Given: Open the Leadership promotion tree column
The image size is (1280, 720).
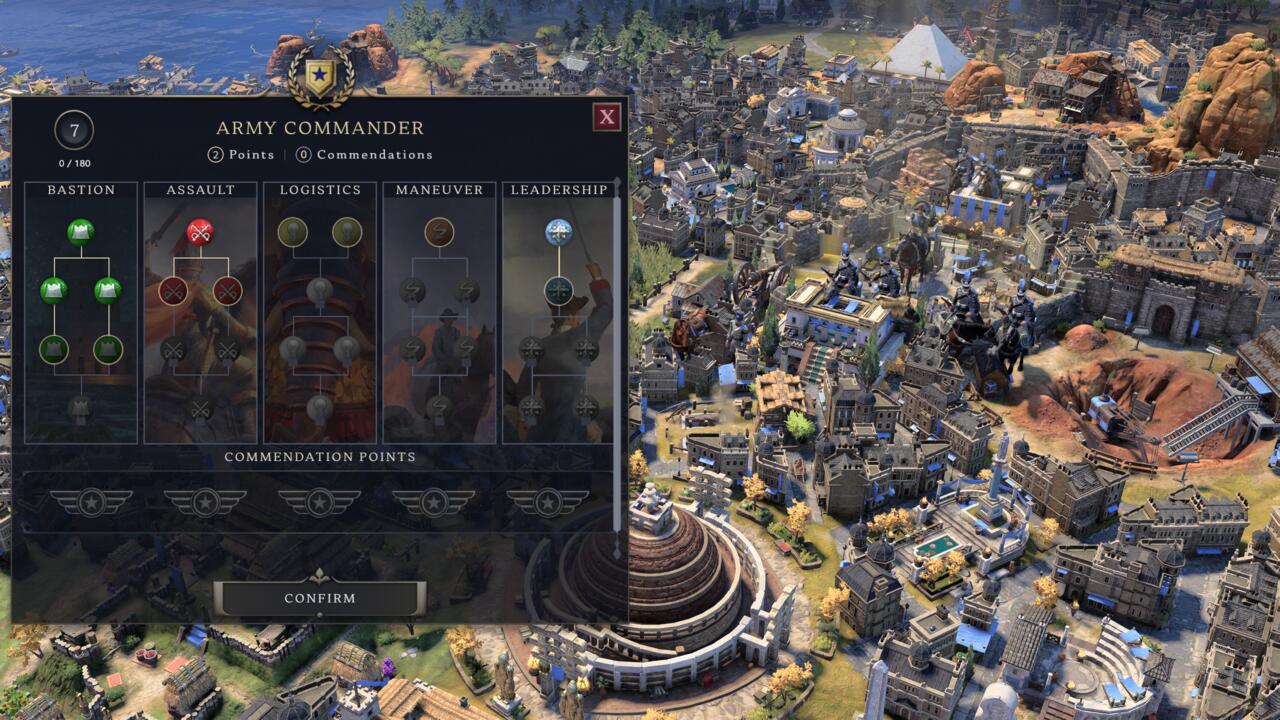Looking at the screenshot, I should 558,189.
